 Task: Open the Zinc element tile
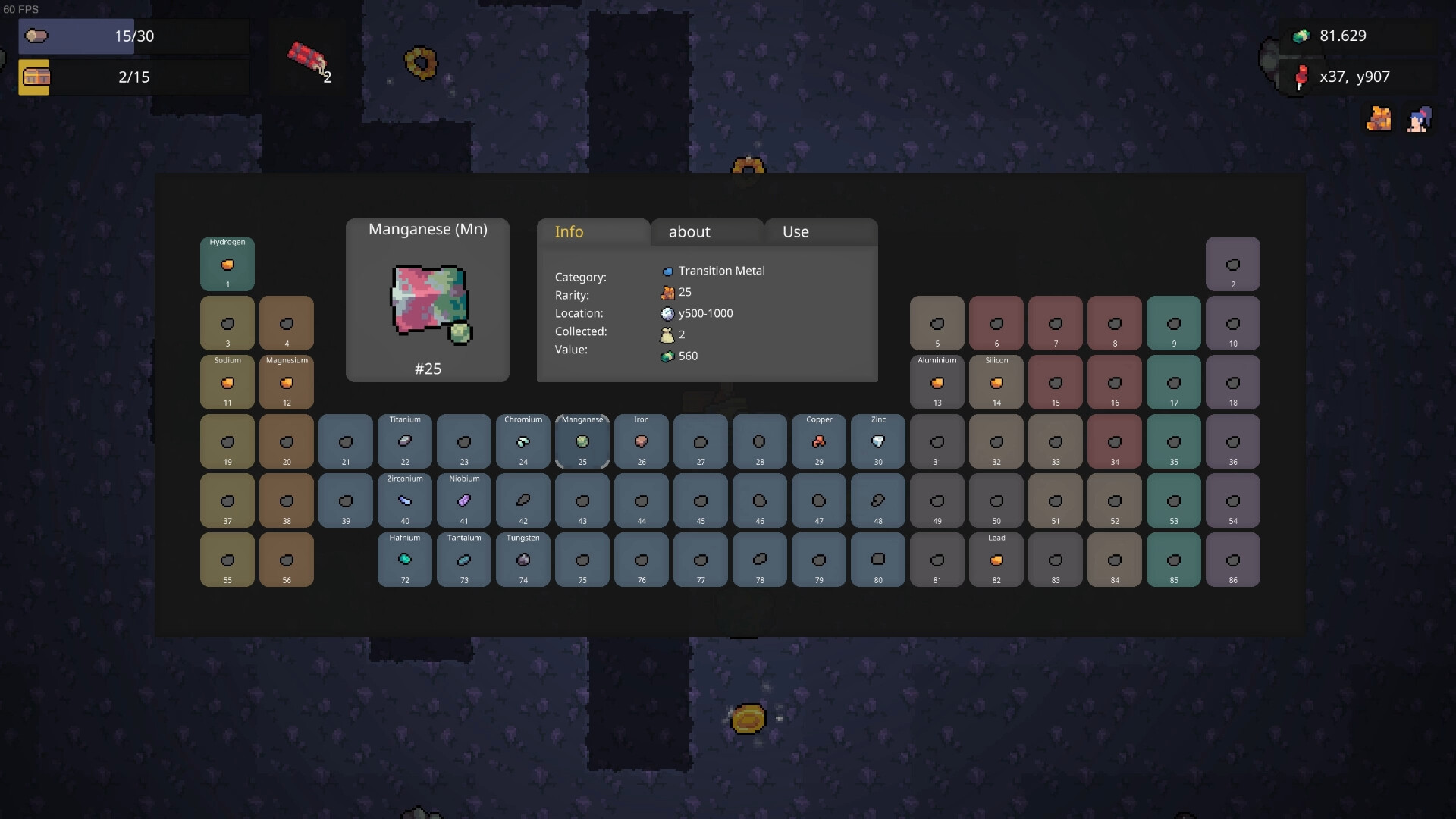tap(878, 441)
